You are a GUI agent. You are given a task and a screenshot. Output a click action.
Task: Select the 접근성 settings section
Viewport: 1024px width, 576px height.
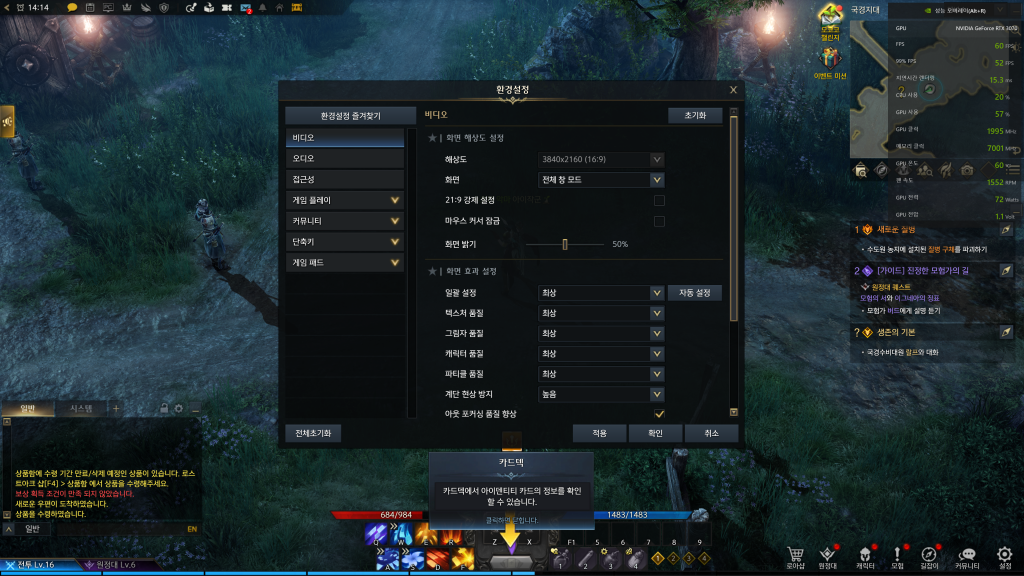point(344,179)
